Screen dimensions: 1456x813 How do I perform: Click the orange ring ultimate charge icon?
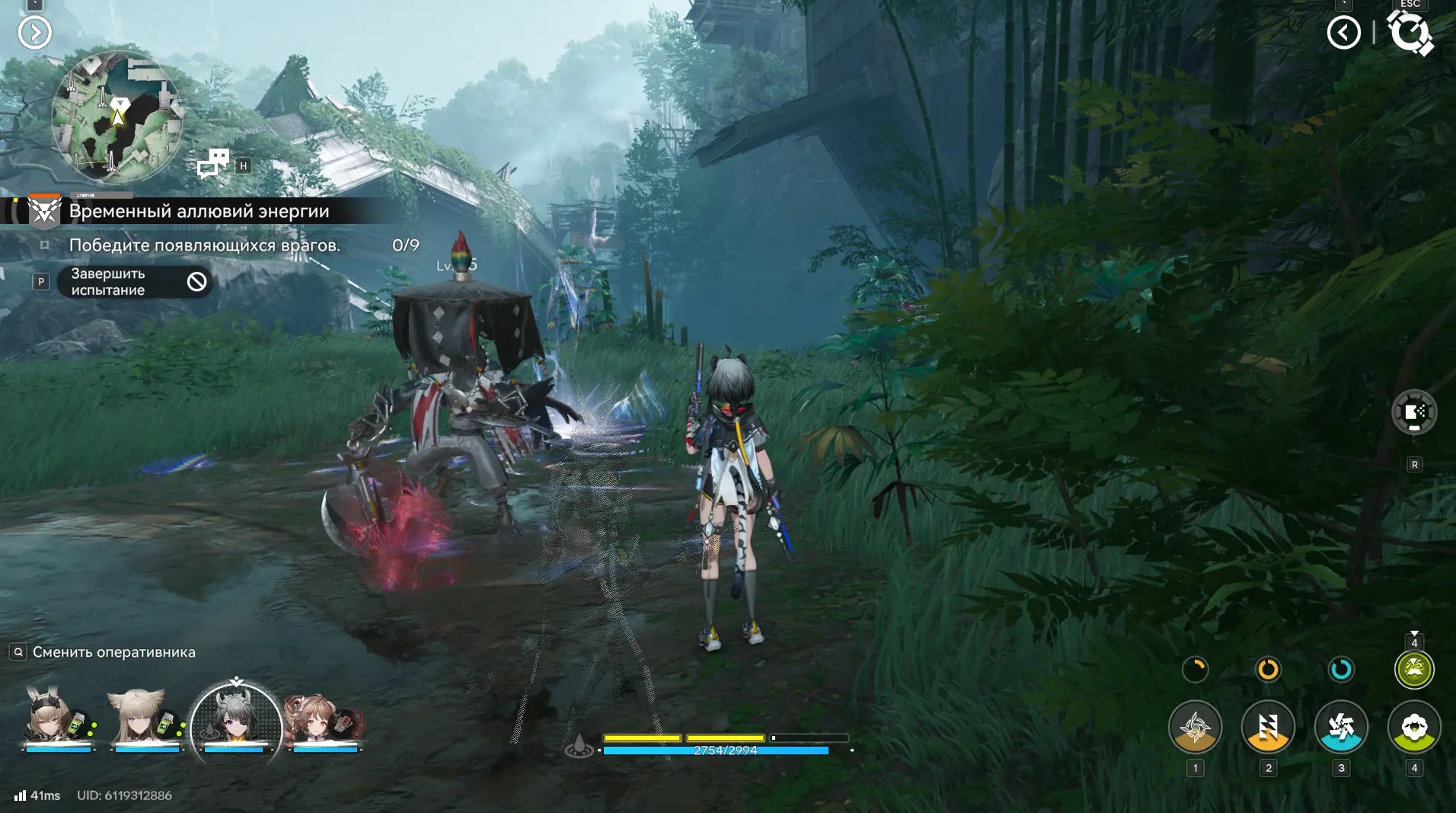pyautogui.click(x=1268, y=670)
